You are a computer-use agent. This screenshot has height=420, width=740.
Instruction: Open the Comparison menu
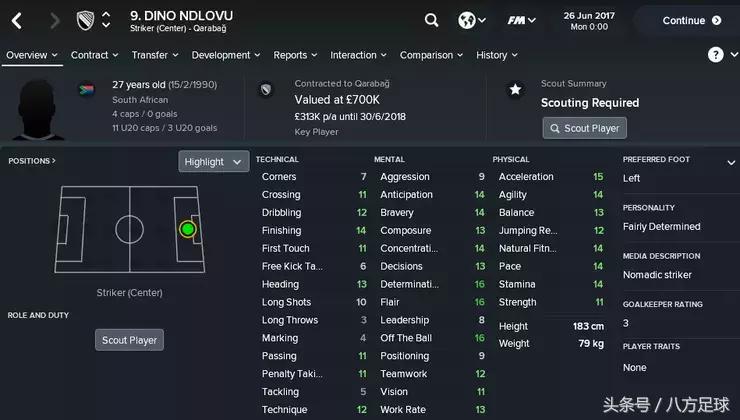coord(432,55)
